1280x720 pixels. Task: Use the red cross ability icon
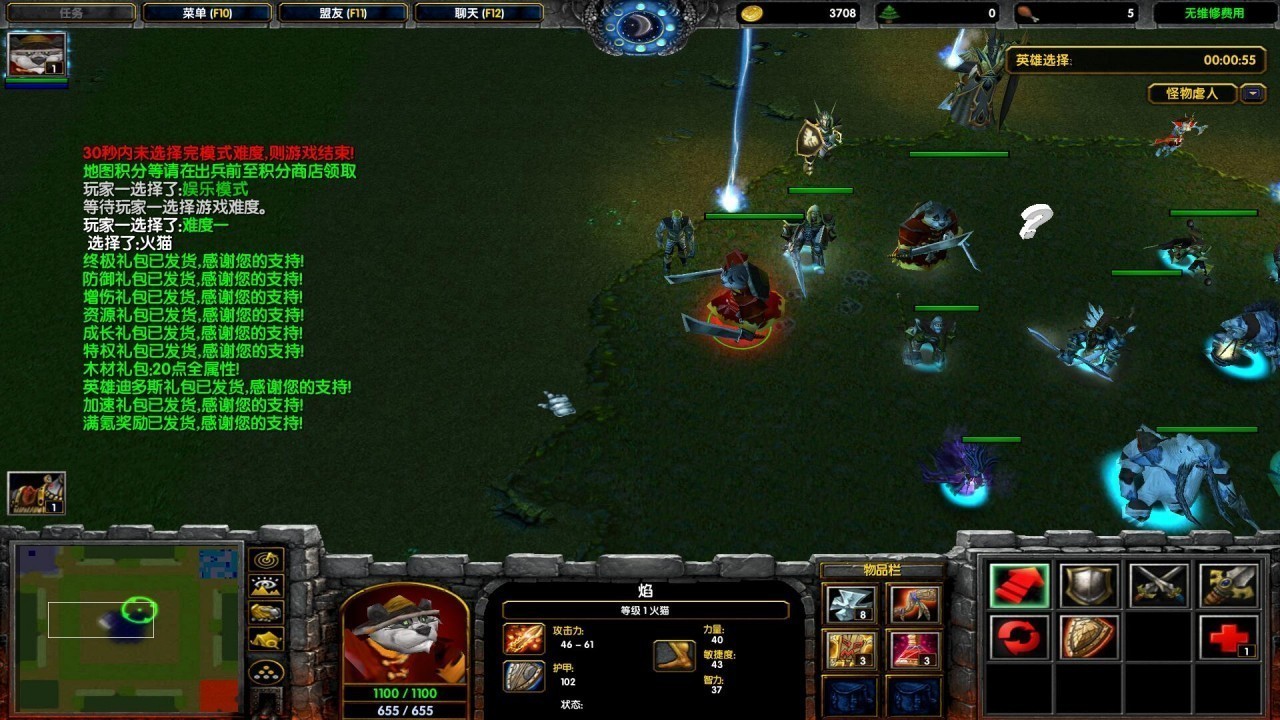pos(1229,637)
